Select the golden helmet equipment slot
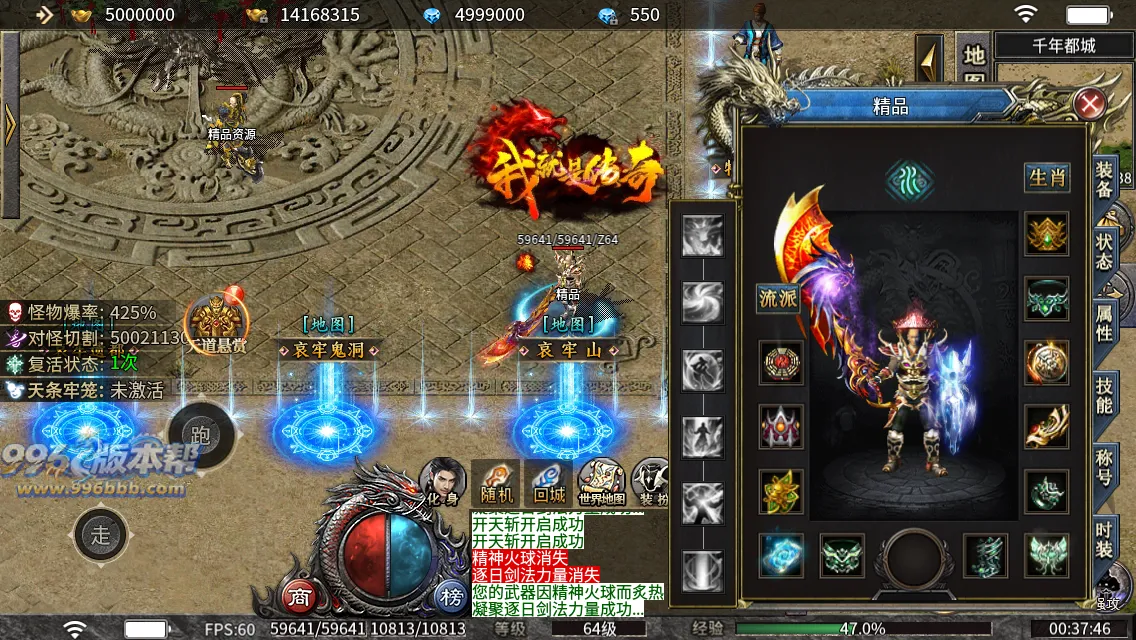Screen dimensions: 1136x640 [x=1047, y=234]
